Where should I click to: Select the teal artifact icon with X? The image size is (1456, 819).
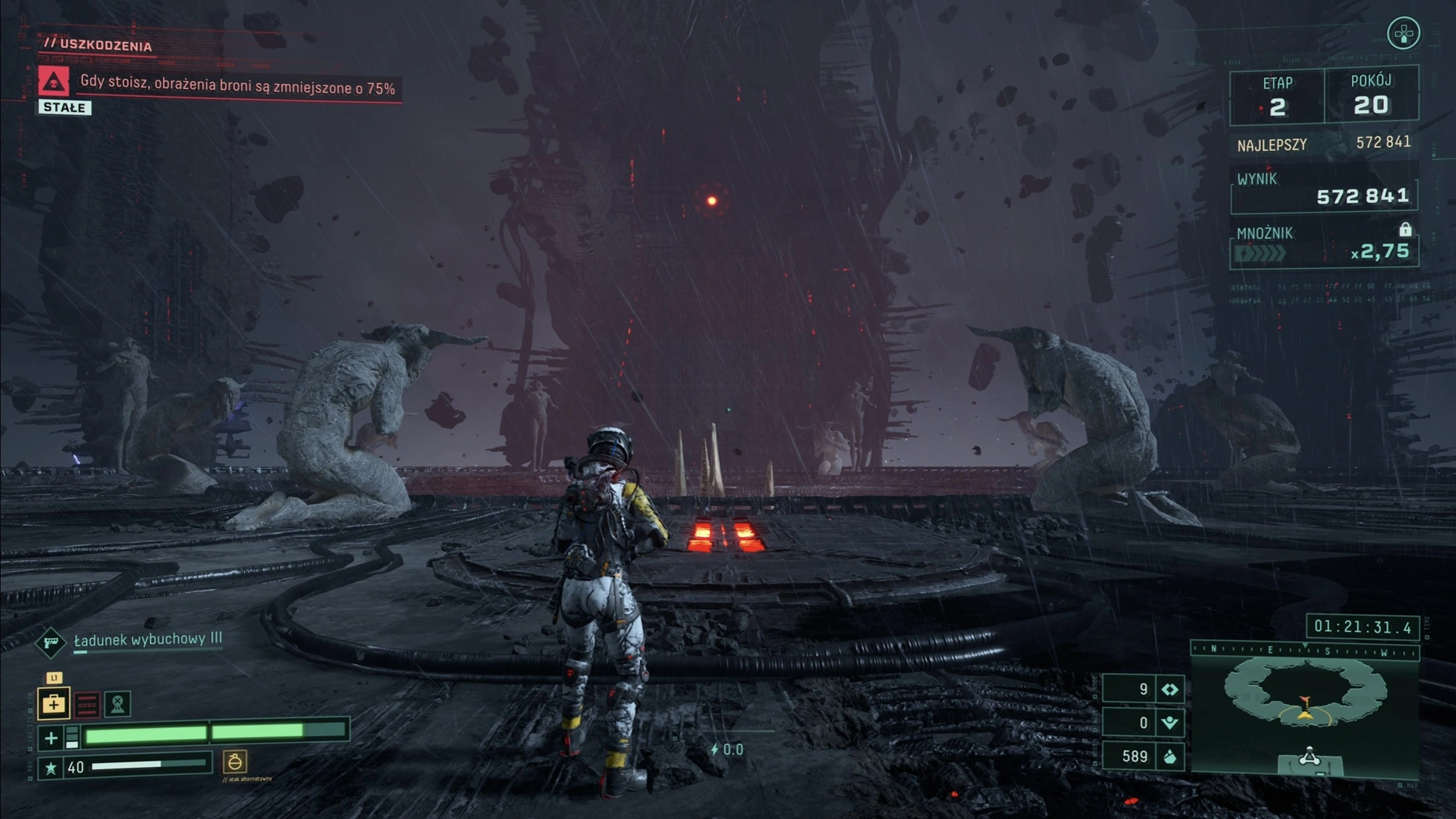click(x=118, y=704)
